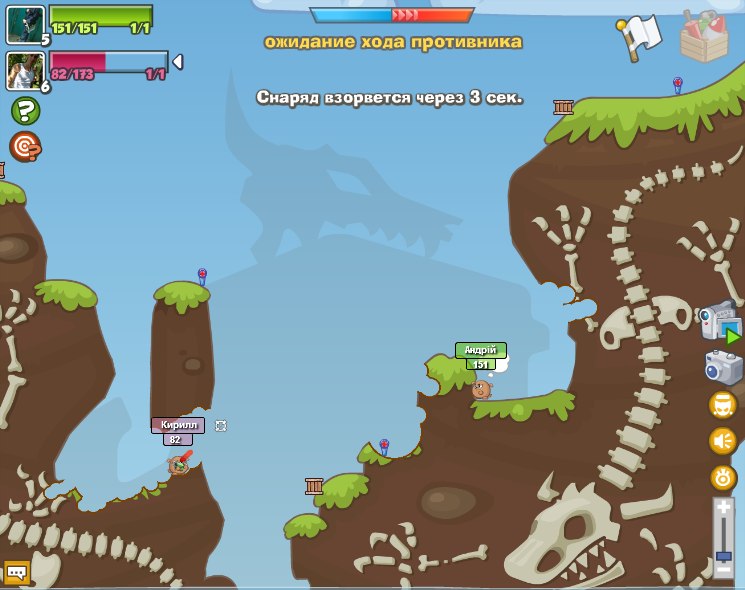The width and height of the screenshot is (745, 590).
Task: Click the orange target hint button
Action: (24, 146)
